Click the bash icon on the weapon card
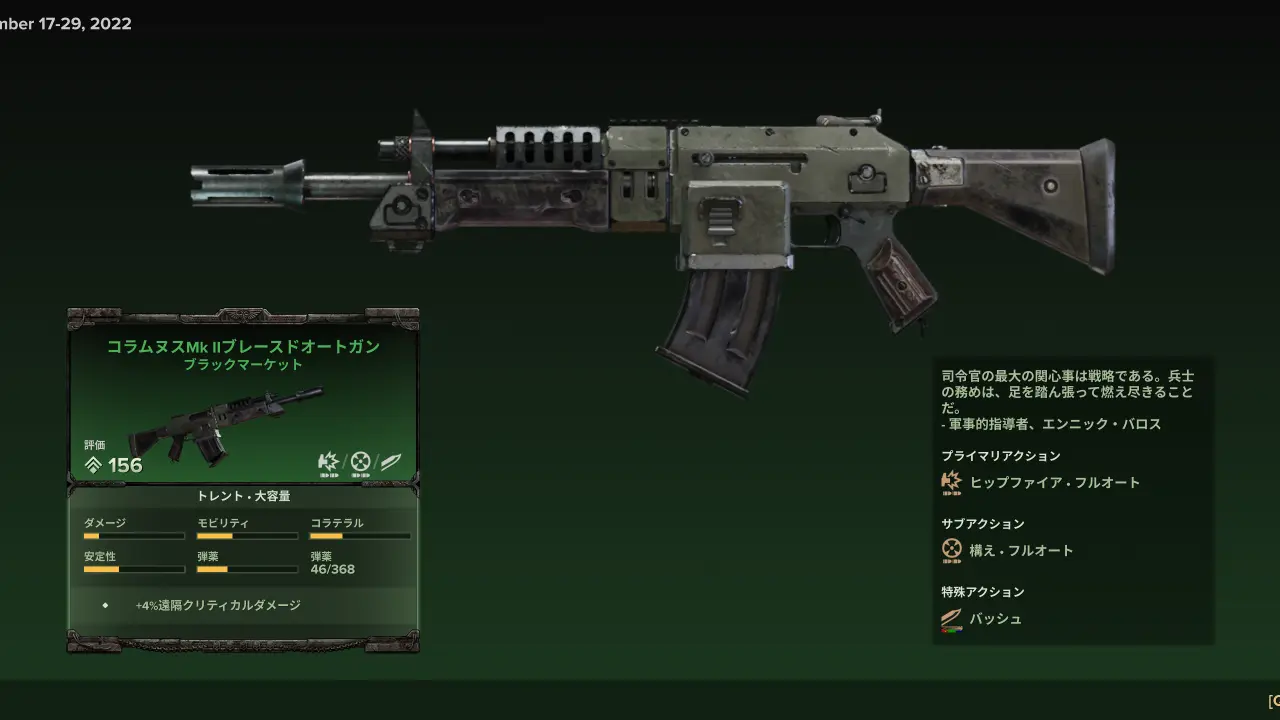 390,462
